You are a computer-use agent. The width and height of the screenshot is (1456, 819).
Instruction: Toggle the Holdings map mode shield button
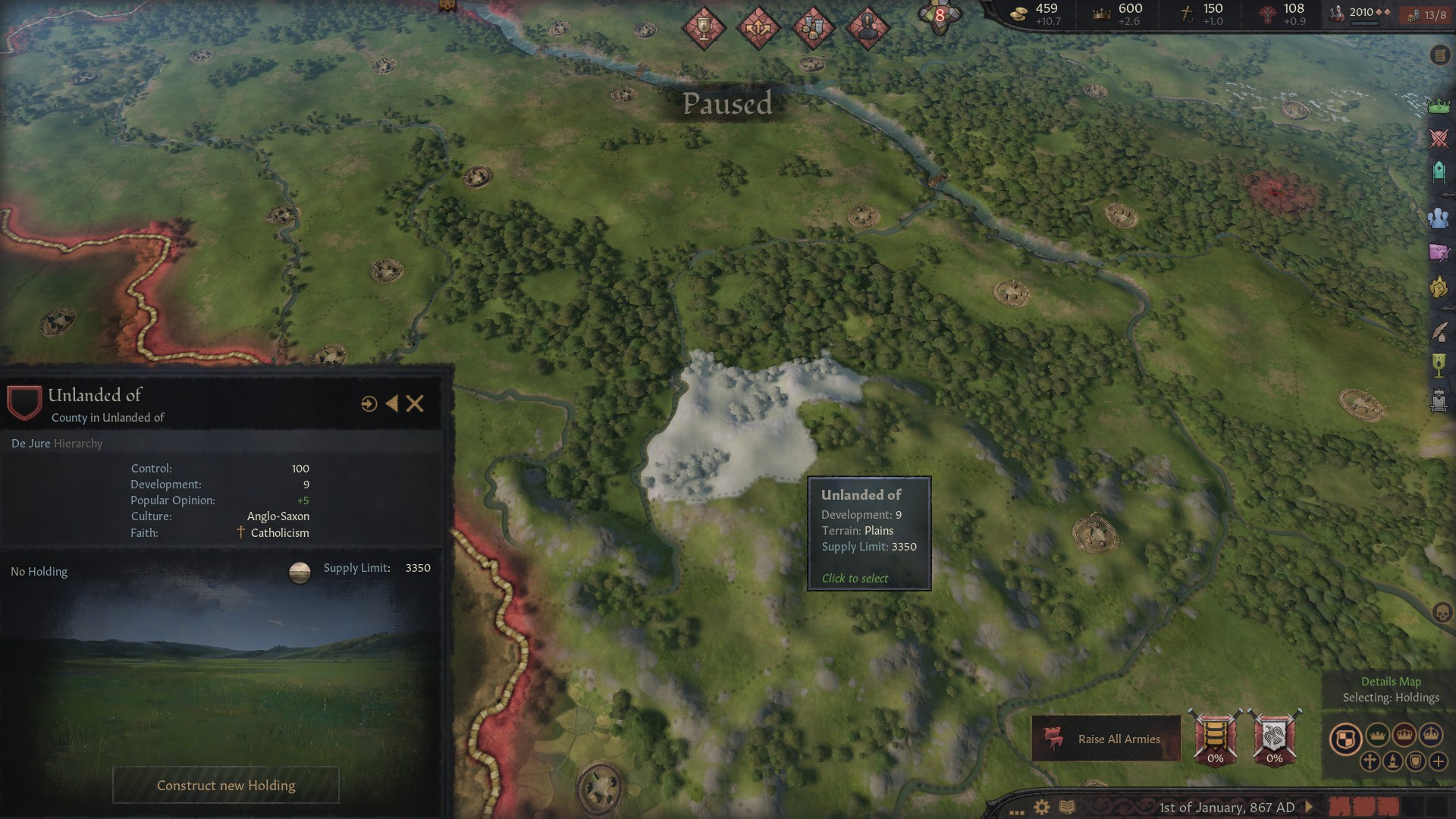[1346, 736]
